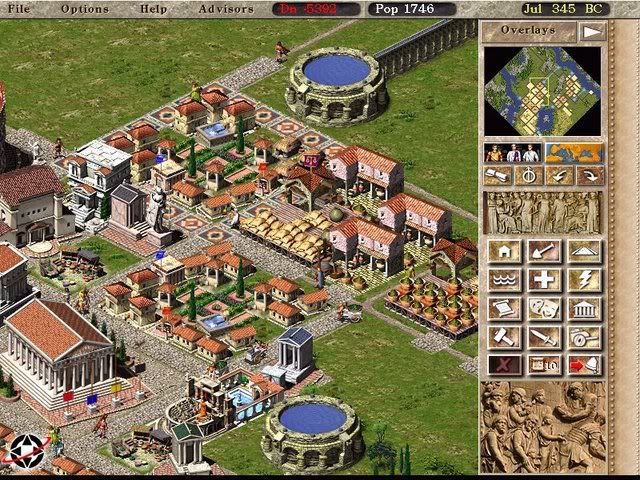Select the housing build tool
The height and width of the screenshot is (480, 640).
tap(503, 250)
